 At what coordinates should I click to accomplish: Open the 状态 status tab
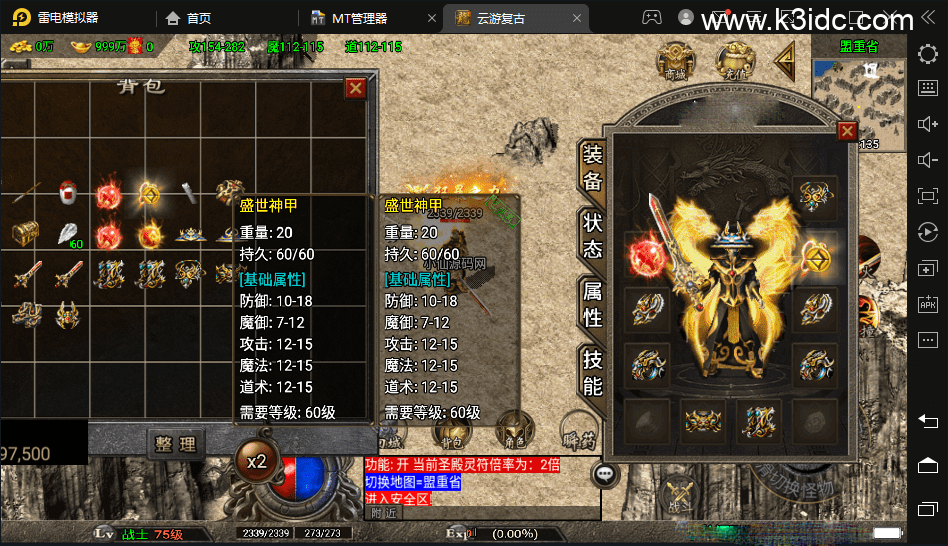point(592,235)
